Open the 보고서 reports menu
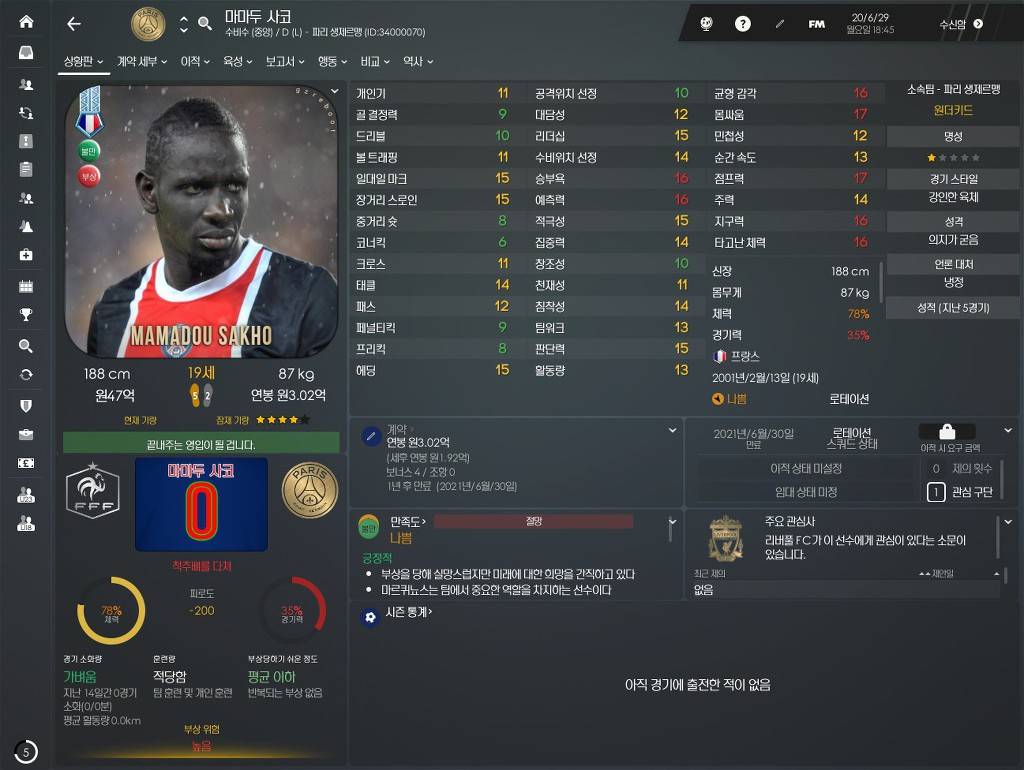The height and width of the screenshot is (770, 1024). coord(284,62)
